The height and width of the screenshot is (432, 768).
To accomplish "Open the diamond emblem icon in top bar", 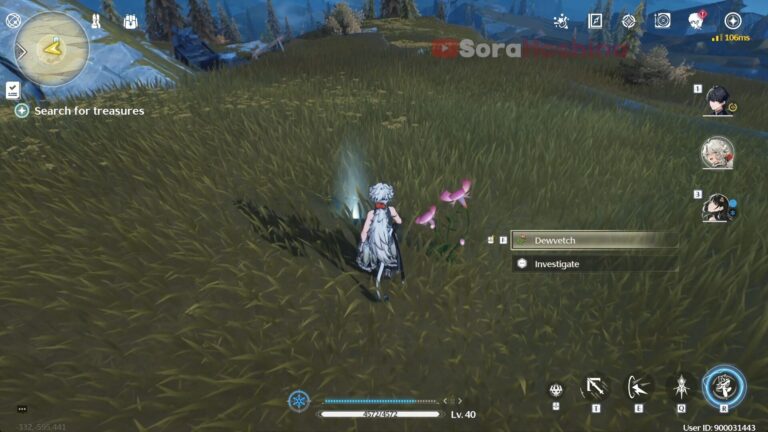I will (628, 21).
